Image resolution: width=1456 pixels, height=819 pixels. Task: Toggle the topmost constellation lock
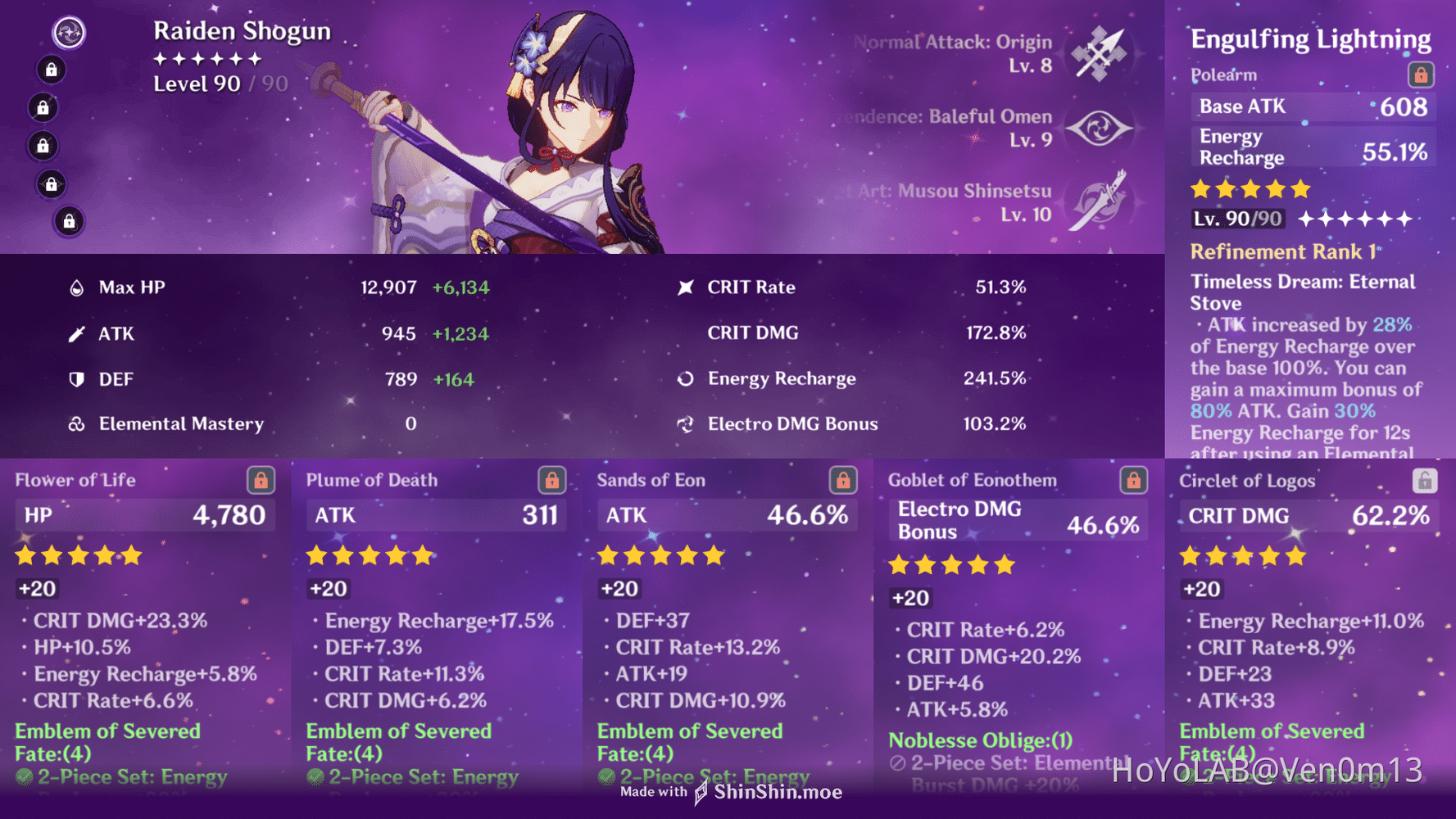[50, 70]
